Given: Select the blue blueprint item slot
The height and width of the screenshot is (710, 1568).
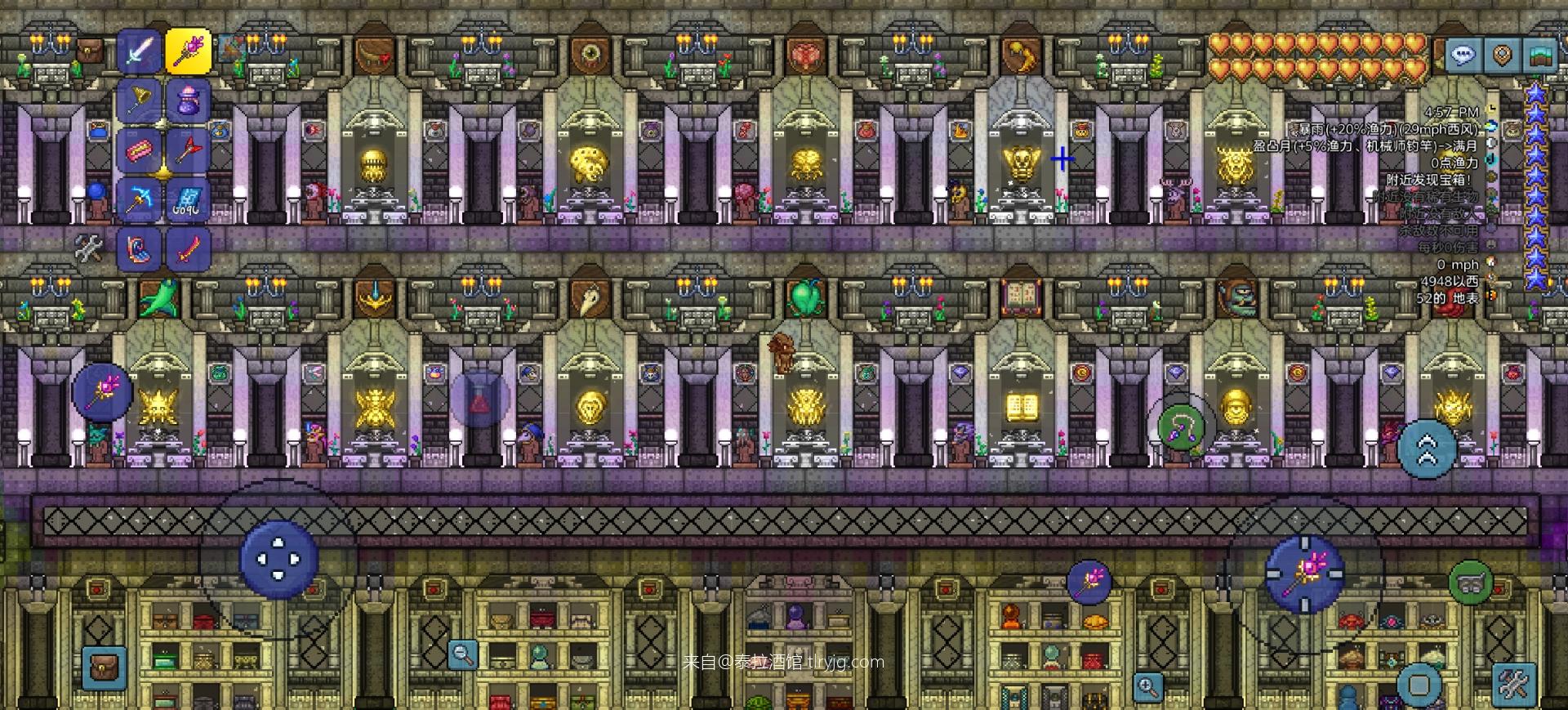Looking at the screenshot, I should pos(189,200).
